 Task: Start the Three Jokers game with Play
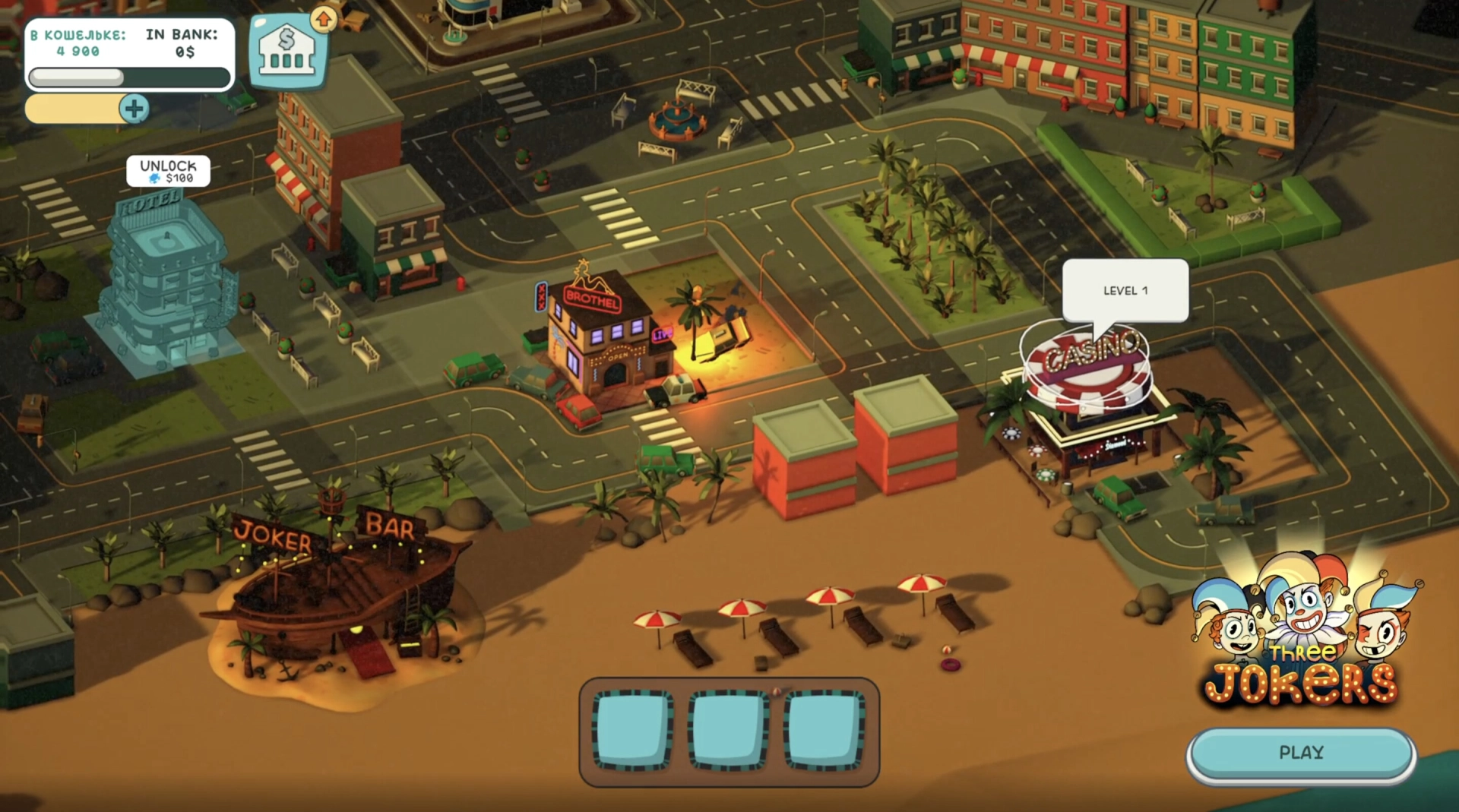1301,753
